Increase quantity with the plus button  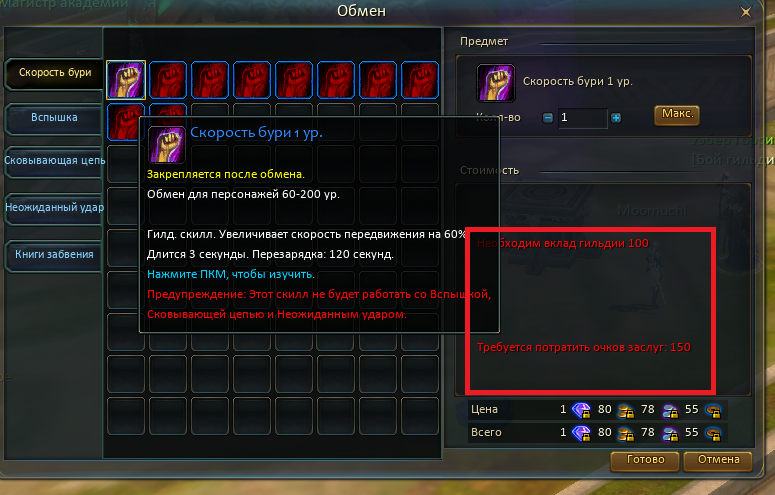(x=616, y=118)
